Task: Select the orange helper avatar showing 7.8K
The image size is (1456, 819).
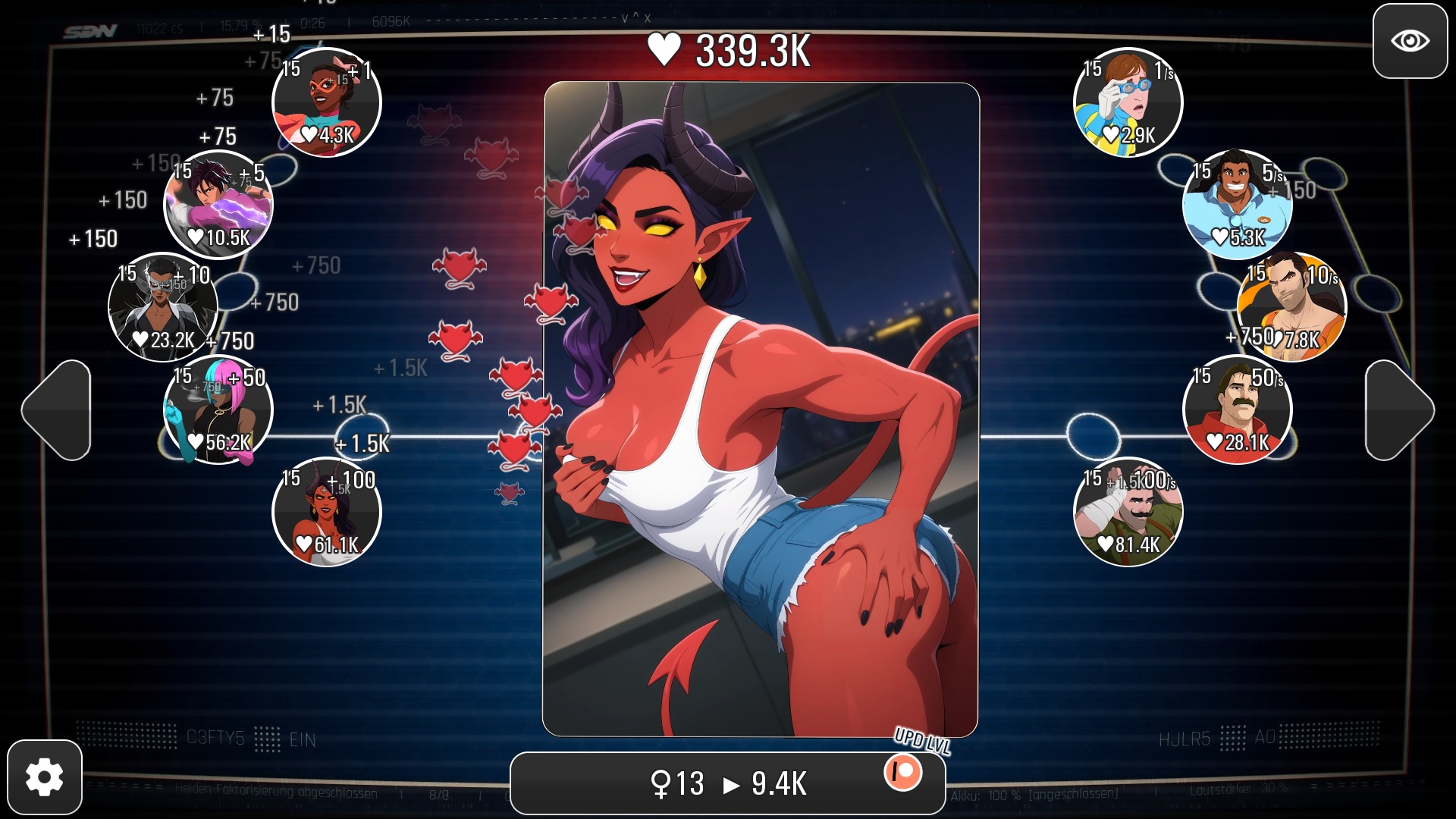Action: [x=1294, y=306]
